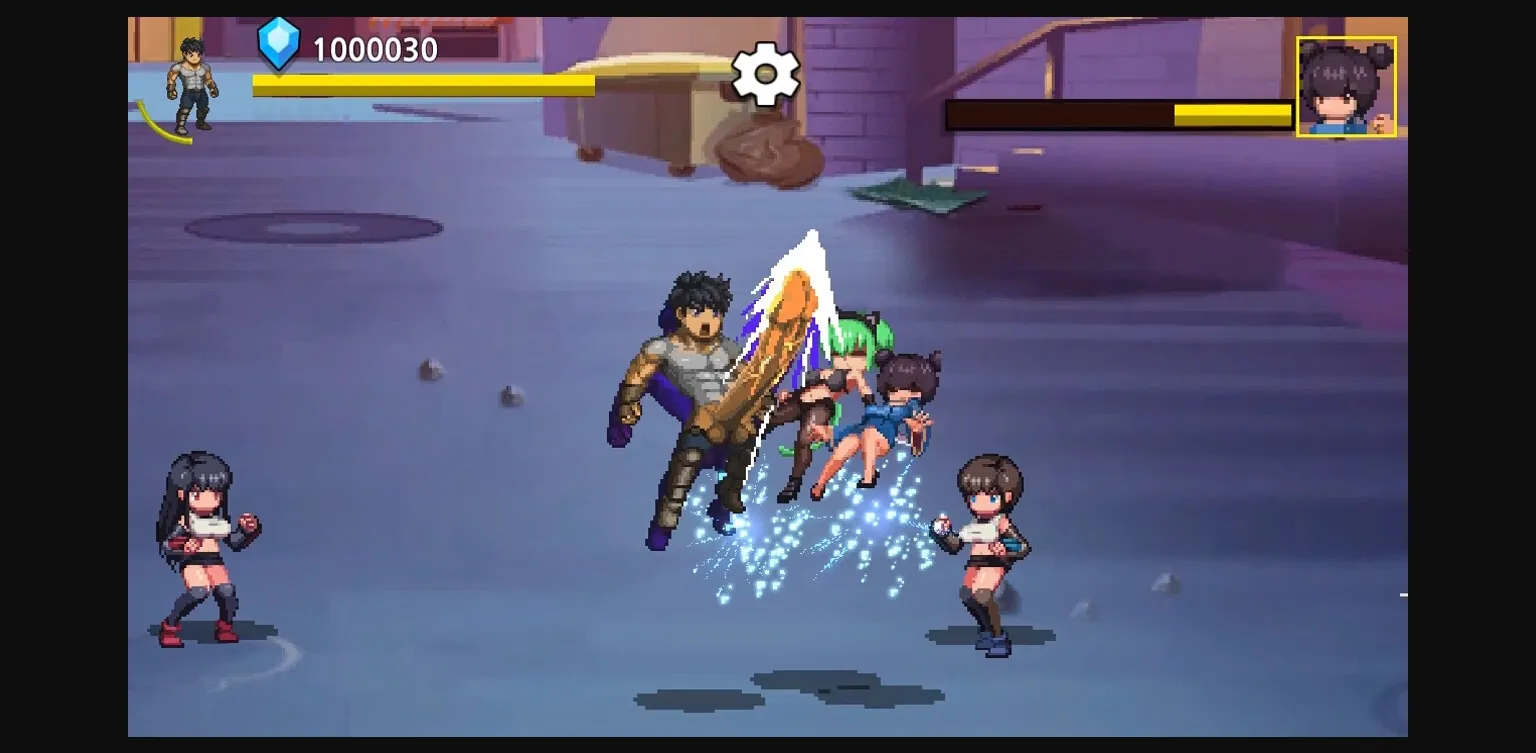Click the player's yellow health bar

[420, 87]
